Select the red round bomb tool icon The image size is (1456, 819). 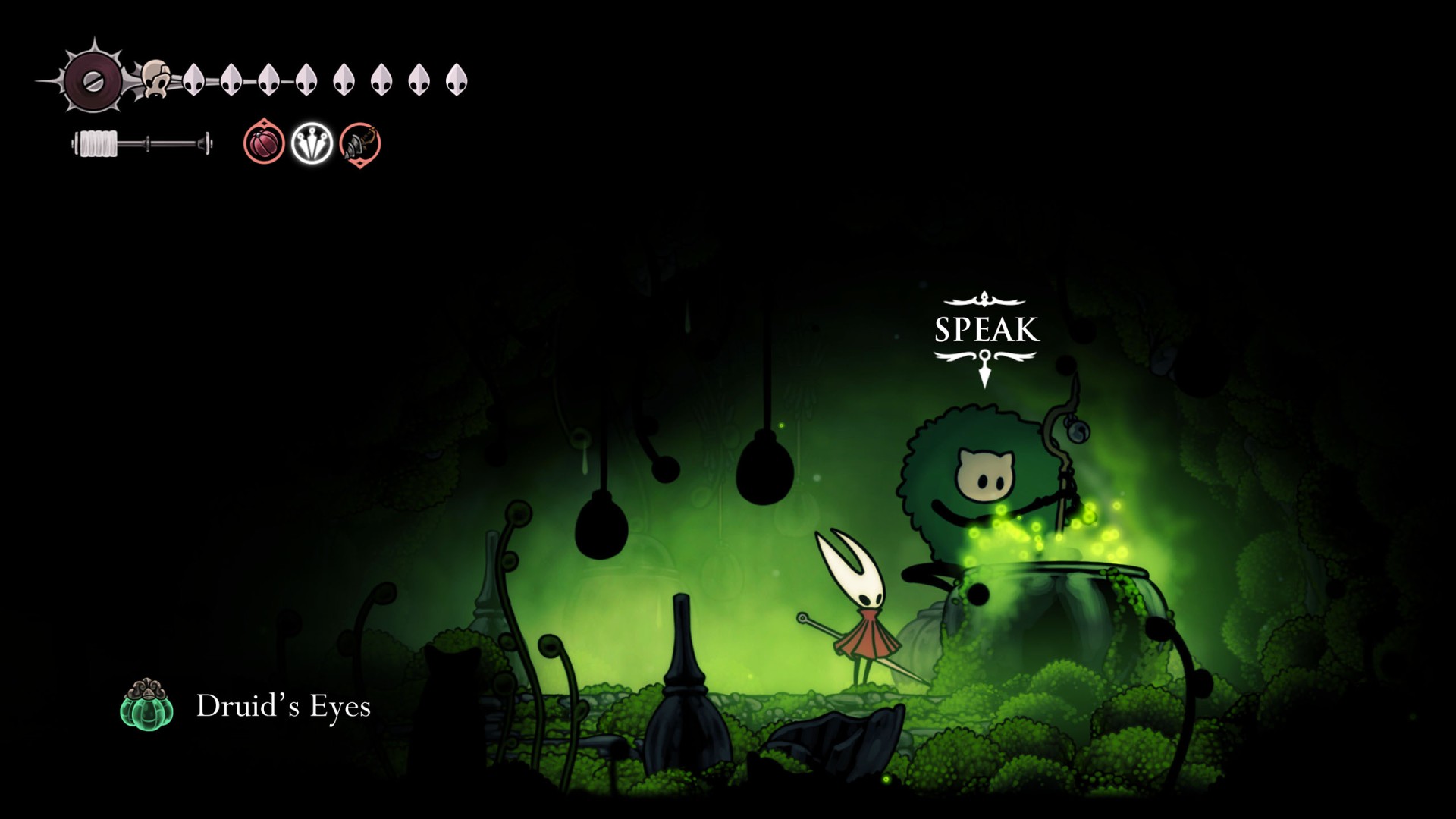pyautogui.click(x=264, y=143)
